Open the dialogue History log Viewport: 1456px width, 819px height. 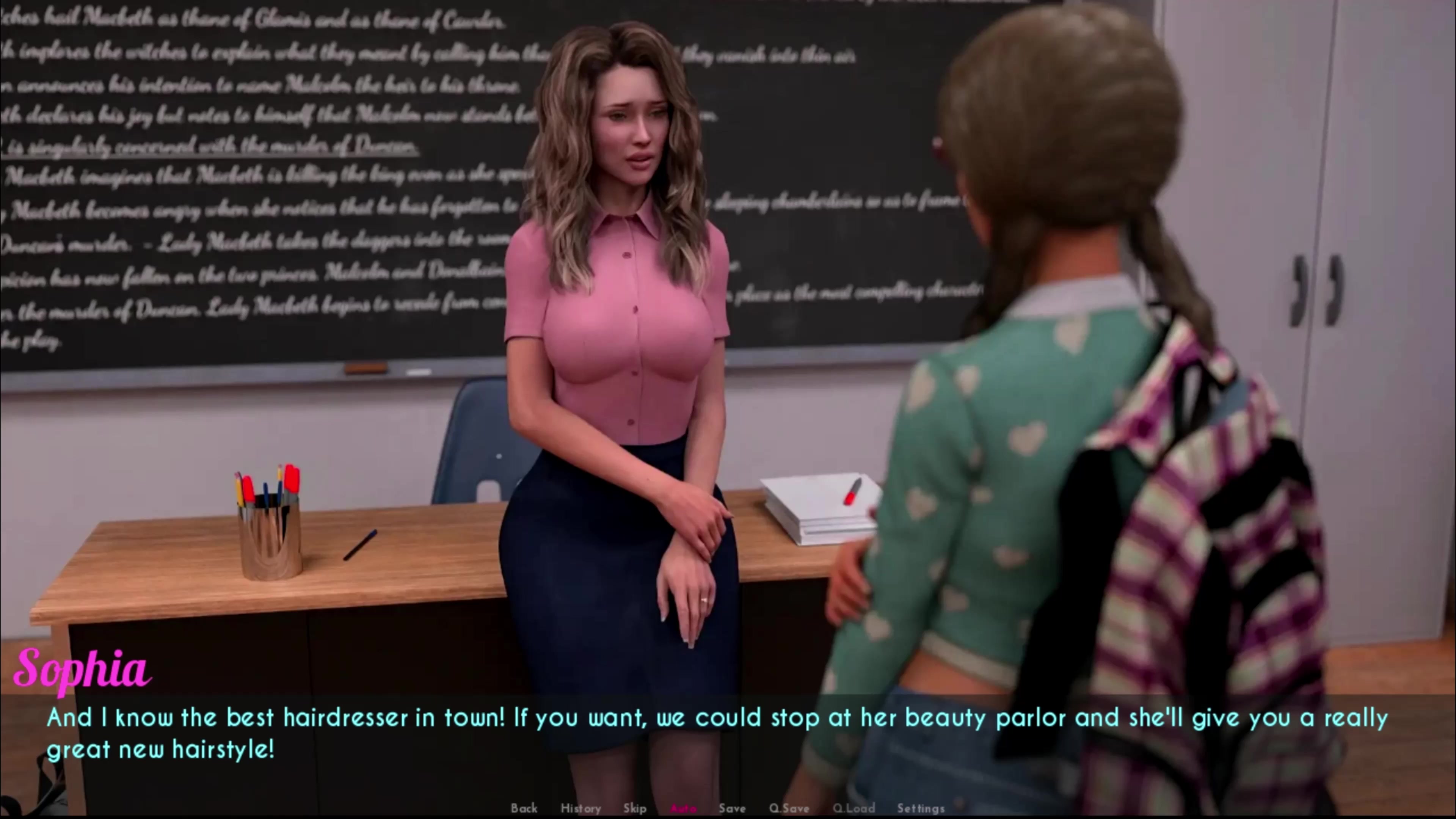(x=581, y=808)
